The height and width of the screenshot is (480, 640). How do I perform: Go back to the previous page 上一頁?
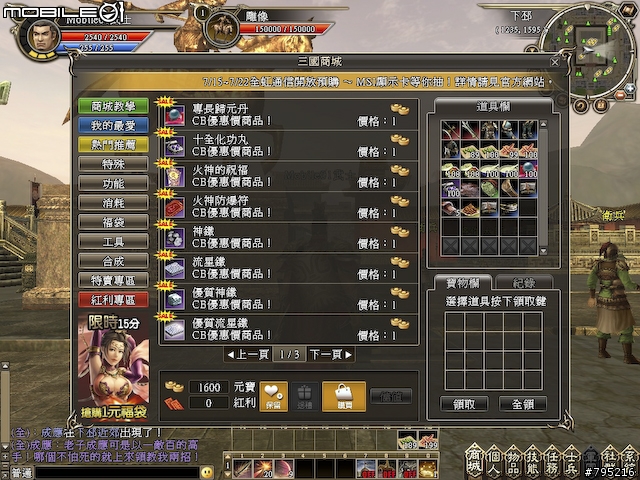pos(247,354)
